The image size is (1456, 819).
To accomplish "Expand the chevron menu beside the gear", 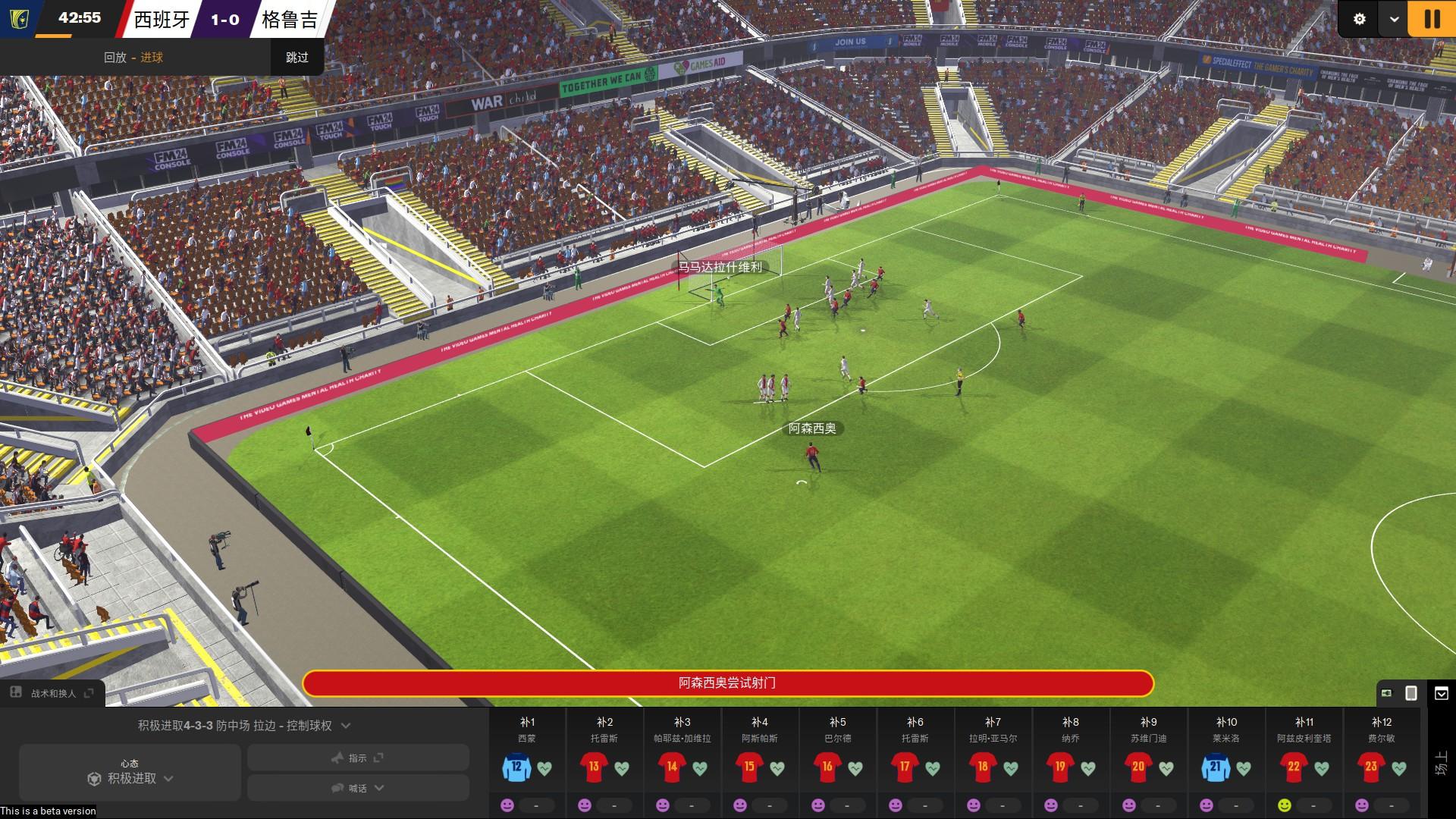I will click(1394, 19).
